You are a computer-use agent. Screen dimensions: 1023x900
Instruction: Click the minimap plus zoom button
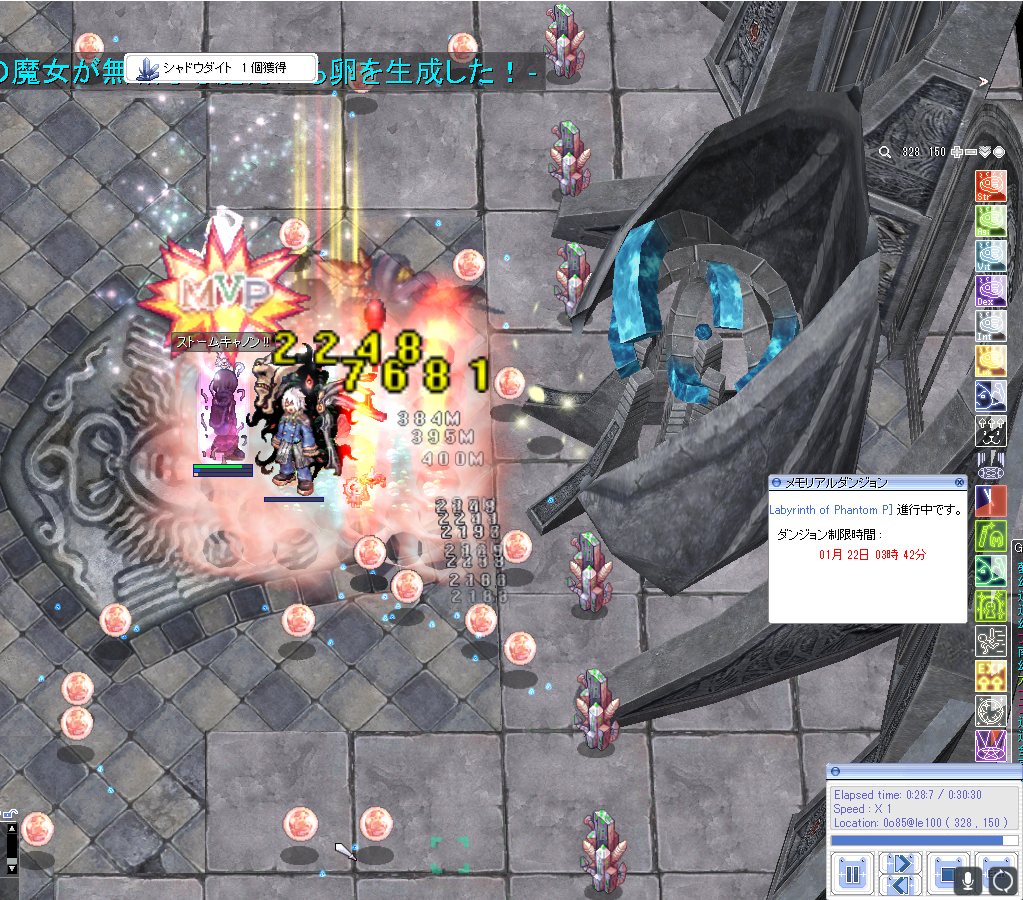click(x=957, y=152)
